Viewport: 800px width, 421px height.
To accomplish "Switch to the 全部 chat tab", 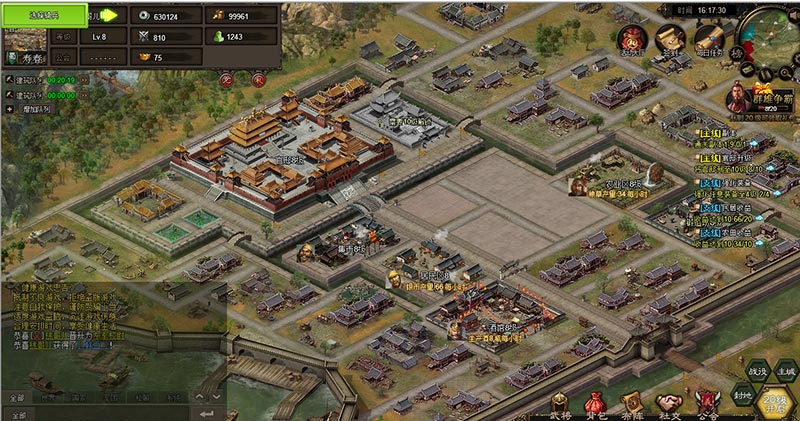I will coord(17,397).
